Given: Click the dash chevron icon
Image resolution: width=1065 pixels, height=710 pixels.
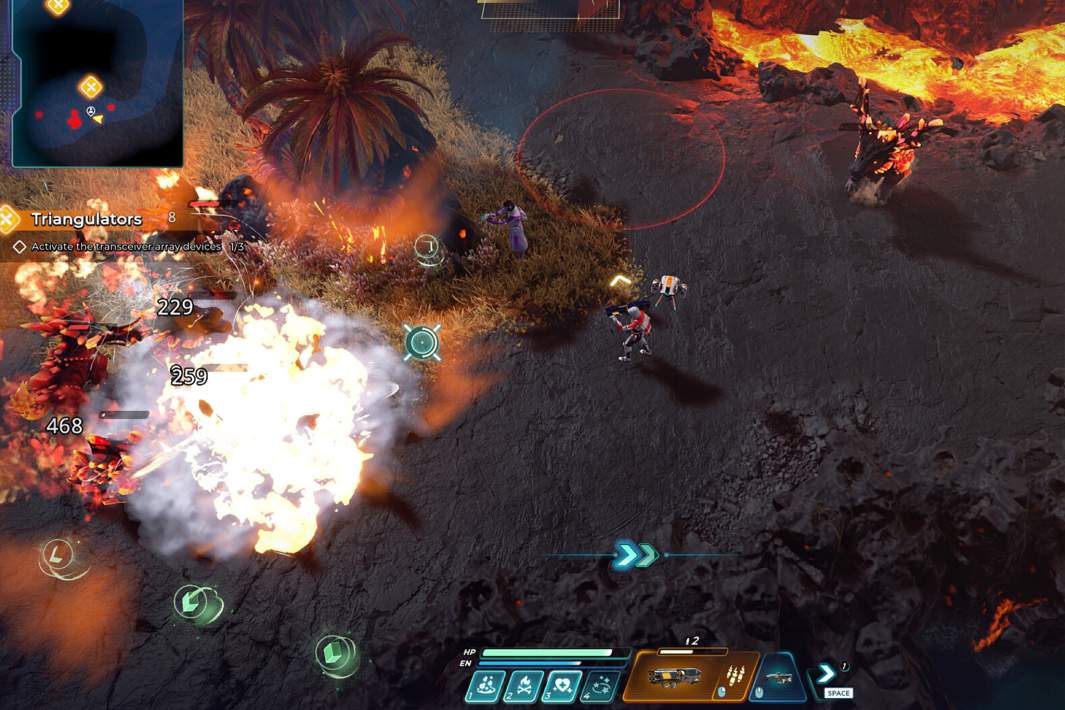Looking at the screenshot, I should click(x=828, y=673).
